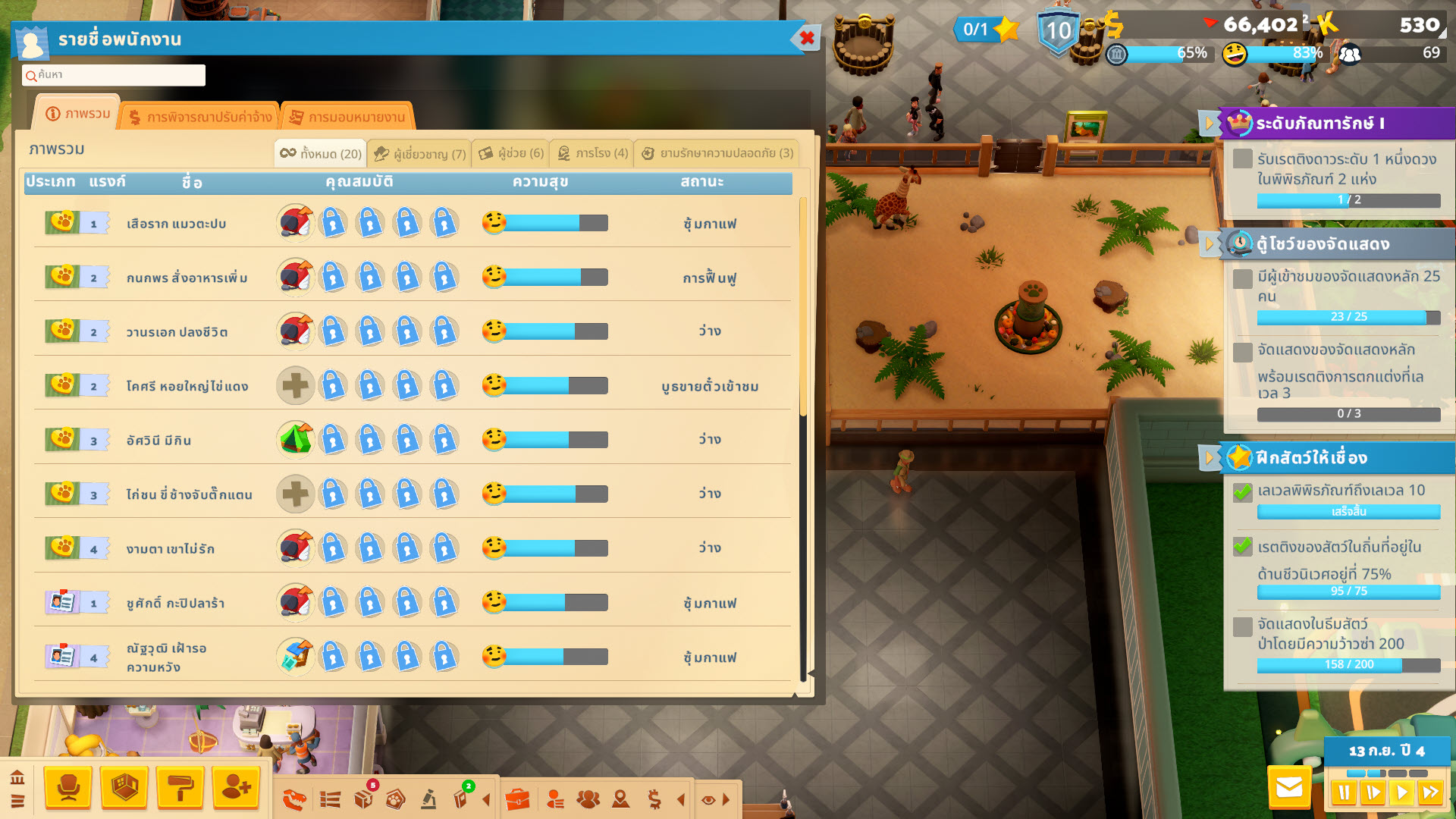Select the paint roller decoration button
The height and width of the screenshot is (819, 1456).
[x=180, y=788]
